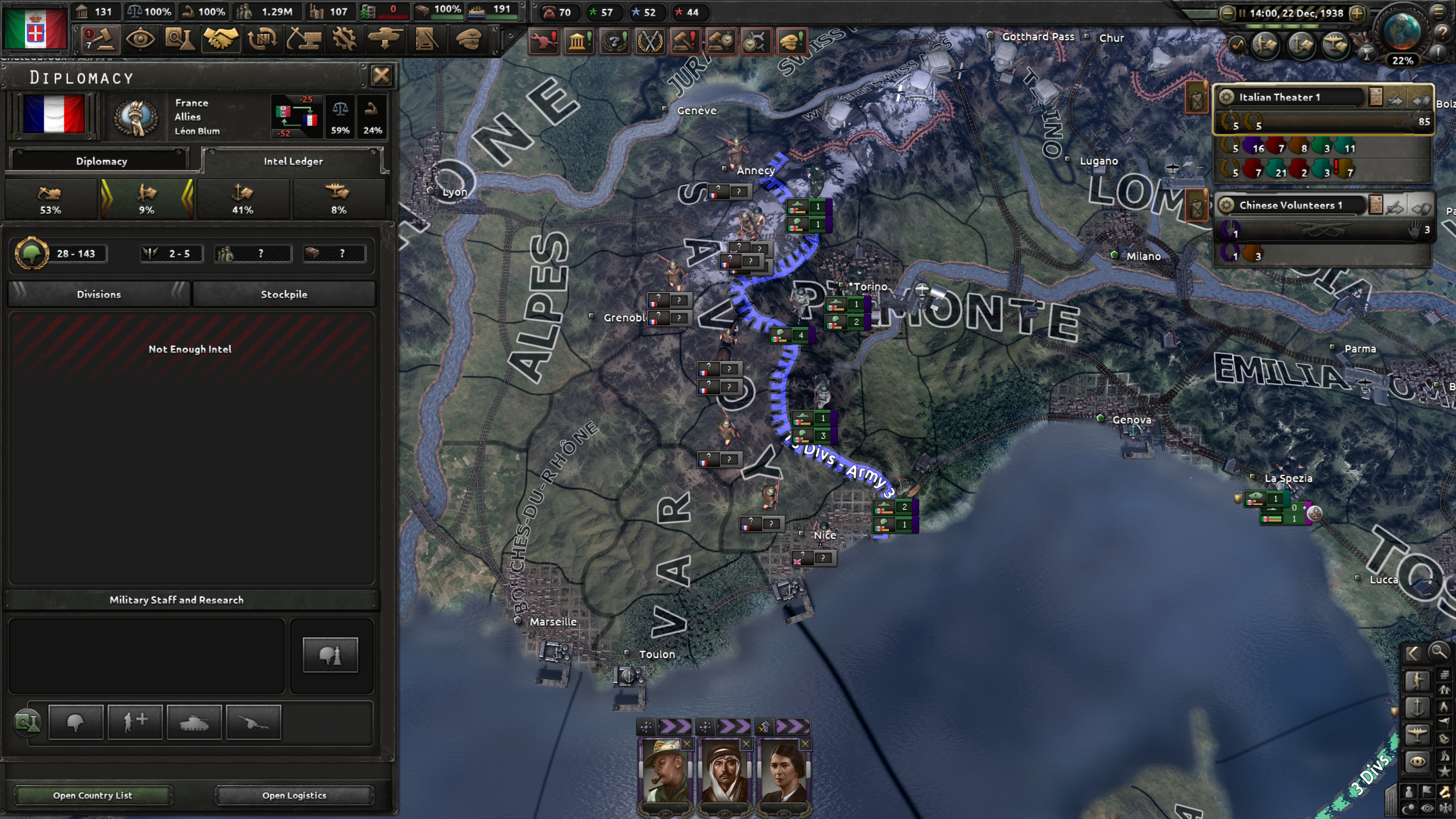Open the handshake diplomacy menu
The image size is (1456, 819).
point(221,40)
